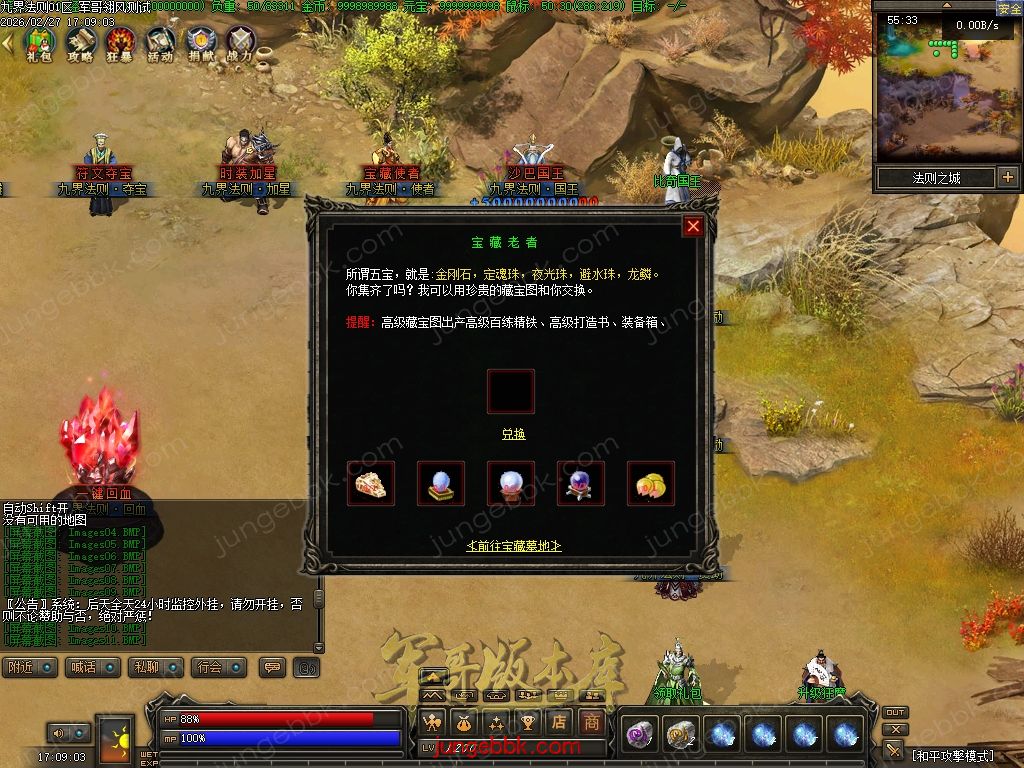This screenshot has height=768, width=1024.
Task: Select the 金刚石 diamond item slot
Action: 371,484
